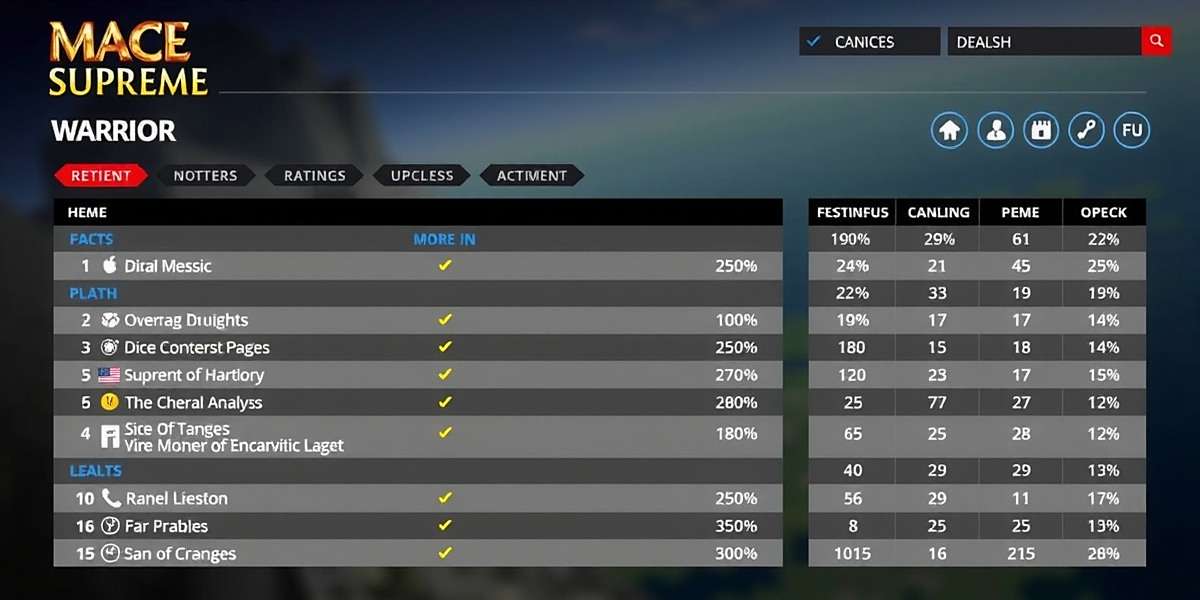Viewport: 1200px width, 600px height.
Task: Select the Ratings tab
Action: point(314,175)
